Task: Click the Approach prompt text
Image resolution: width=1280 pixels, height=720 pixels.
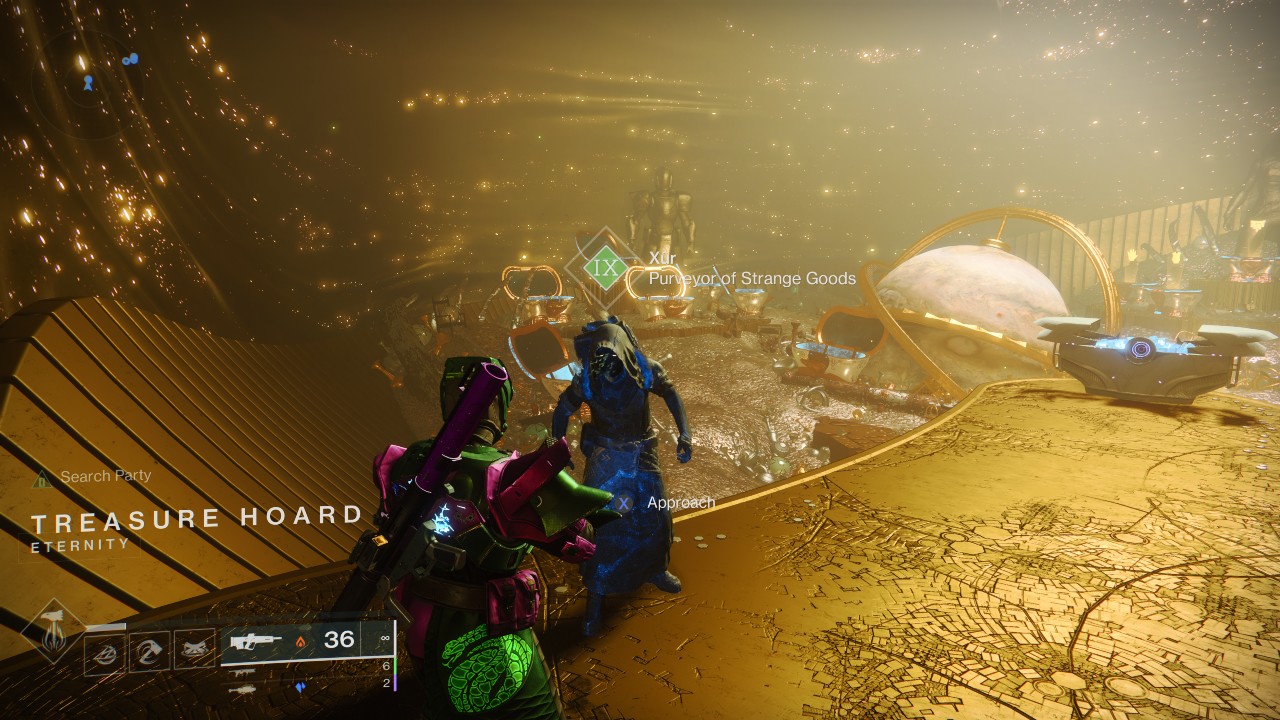Action: coord(682,504)
